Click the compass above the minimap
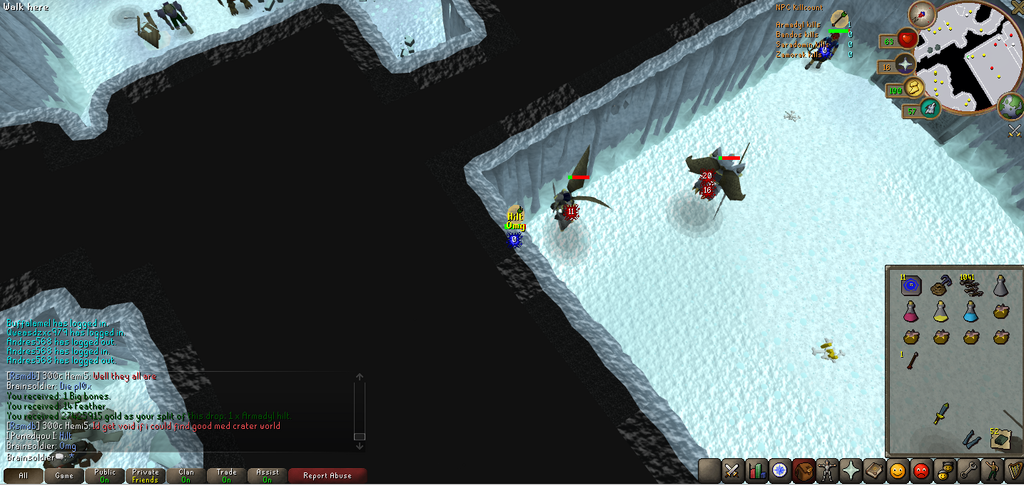1024x486 pixels. click(x=922, y=15)
